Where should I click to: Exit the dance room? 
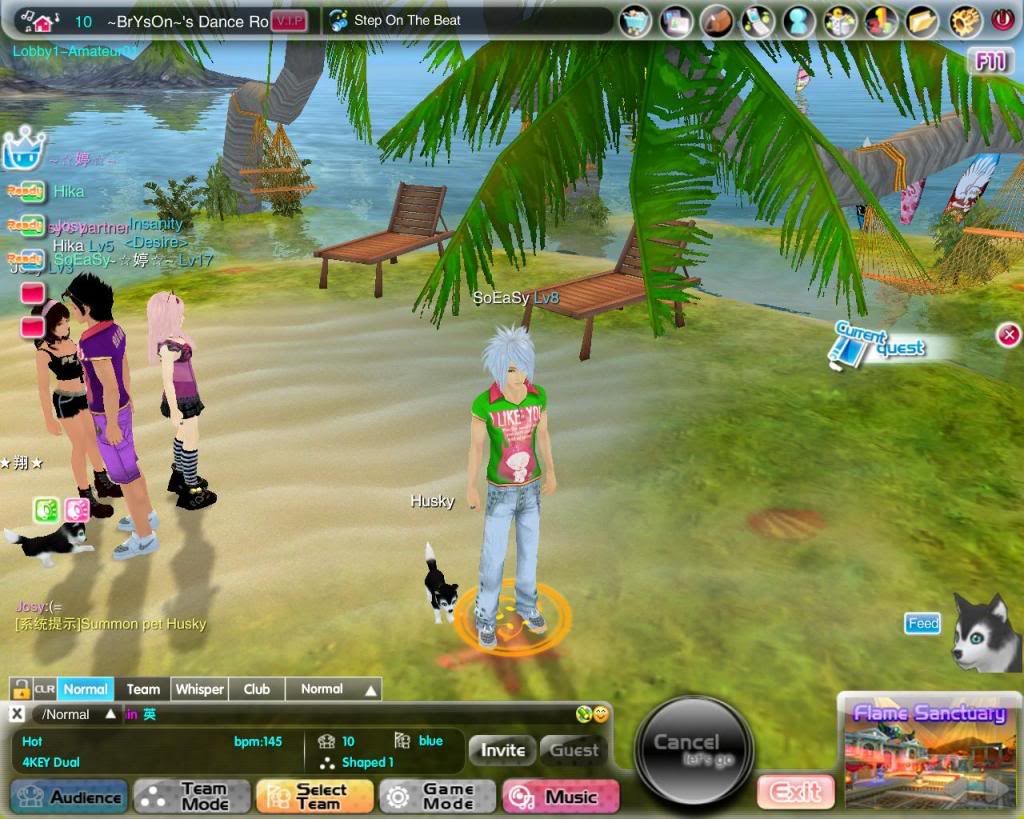(x=795, y=793)
